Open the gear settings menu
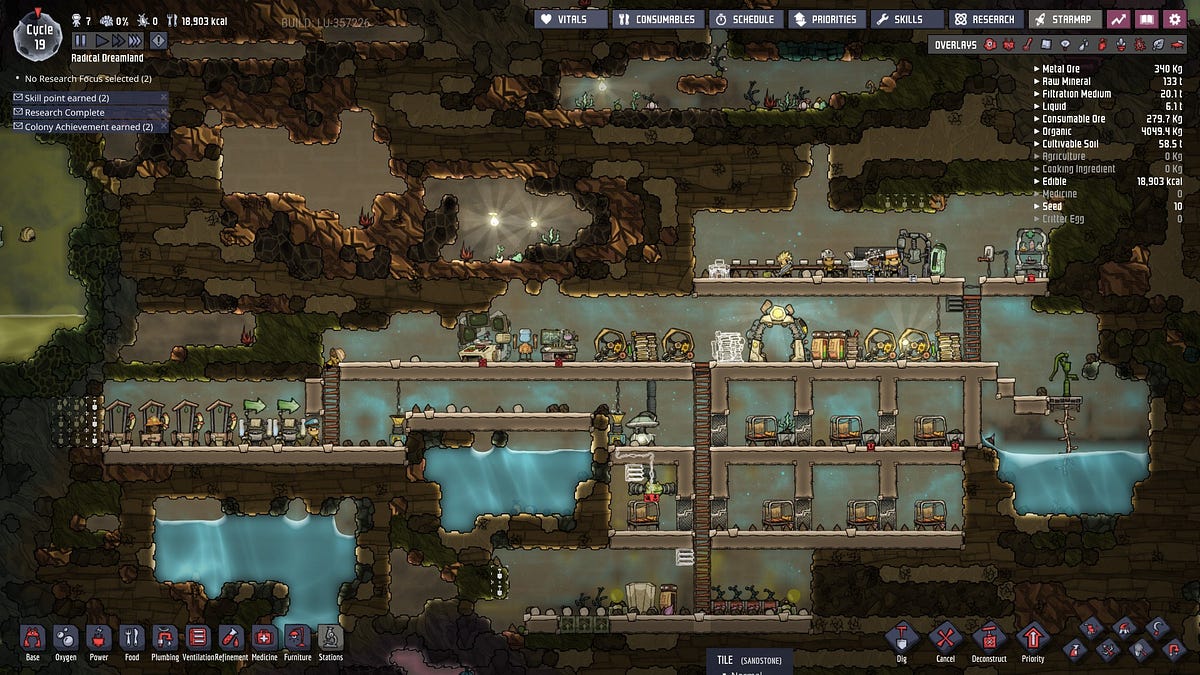 (x=1175, y=19)
